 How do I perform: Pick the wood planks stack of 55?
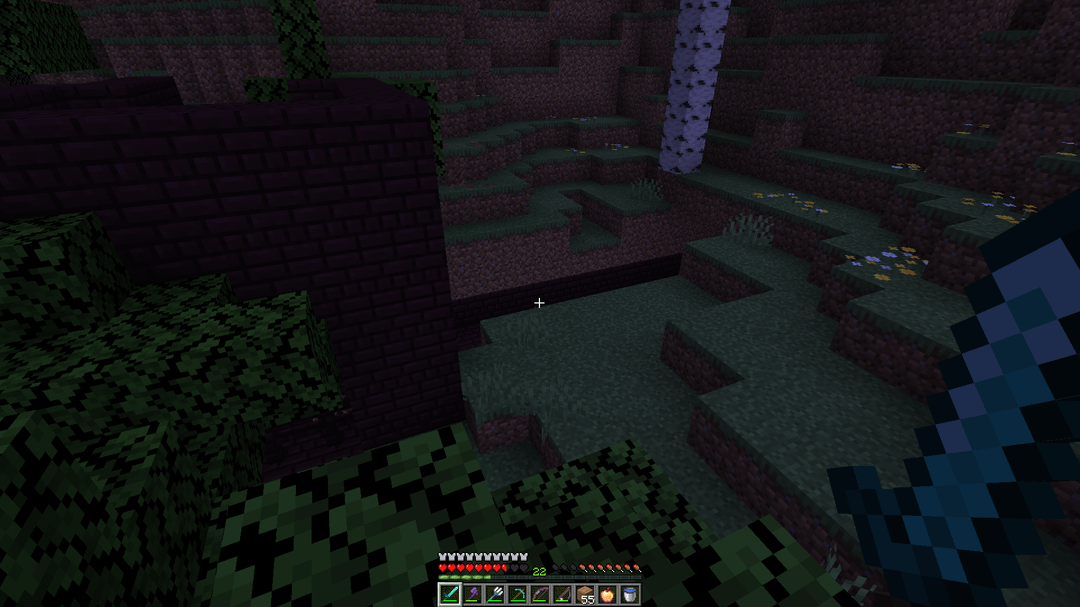(585, 595)
